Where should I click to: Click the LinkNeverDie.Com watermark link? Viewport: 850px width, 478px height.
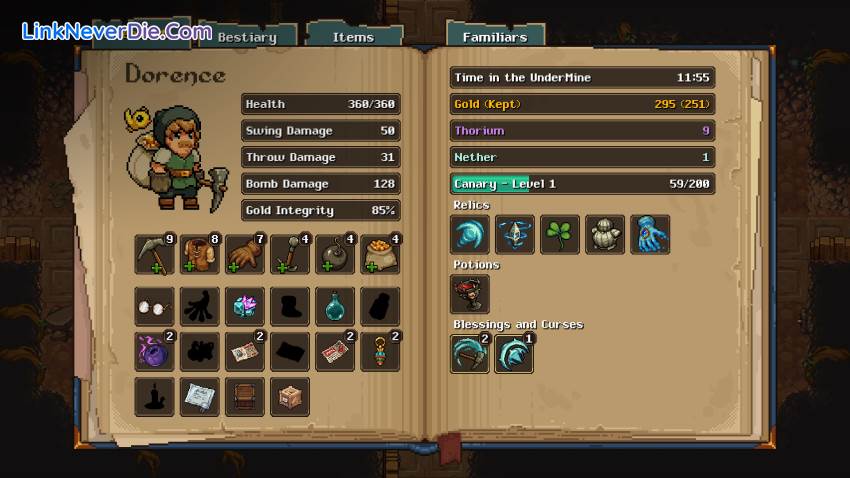(116, 32)
